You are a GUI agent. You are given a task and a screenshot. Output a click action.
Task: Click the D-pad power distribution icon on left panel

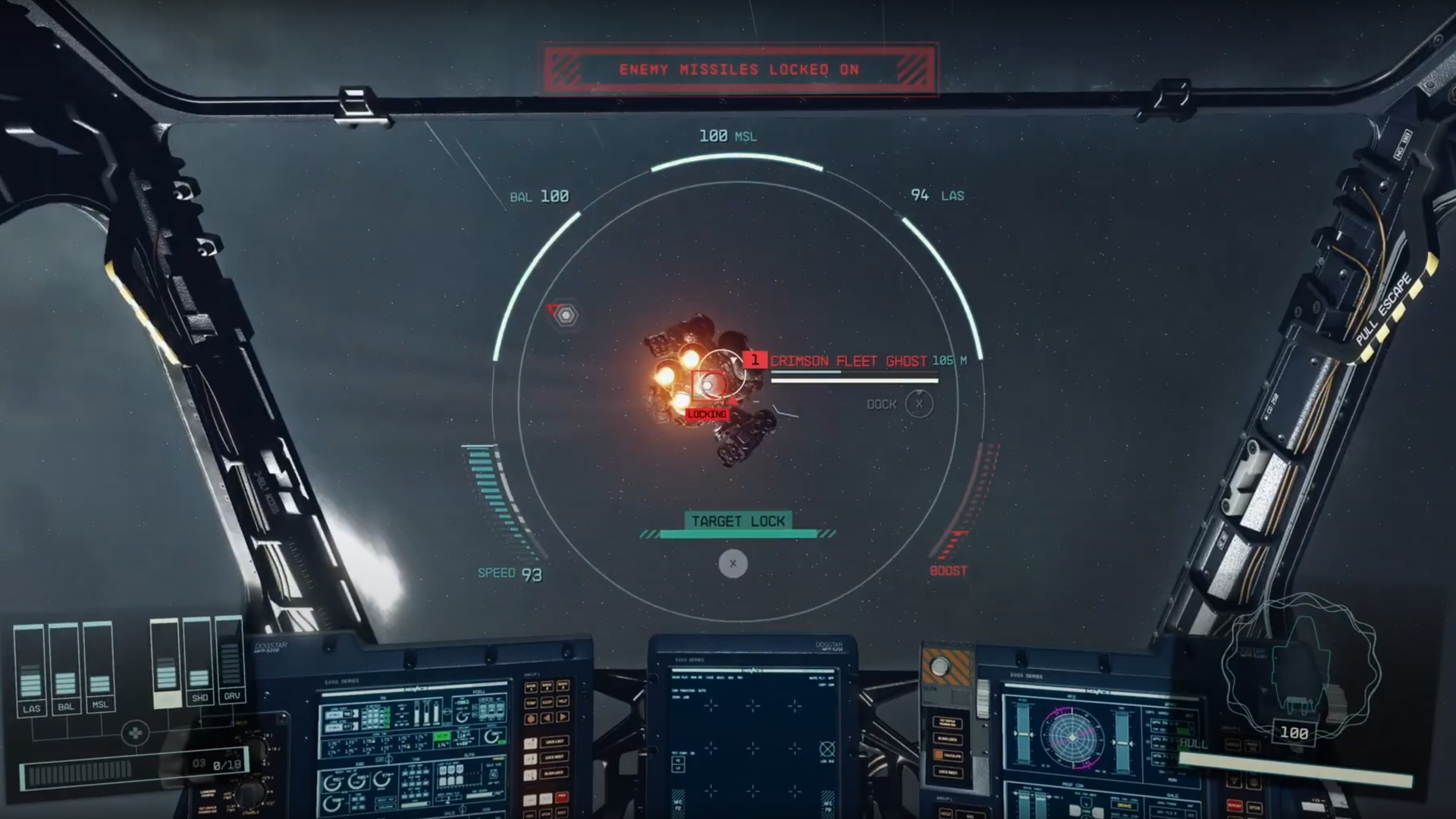[x=136, y=734]
